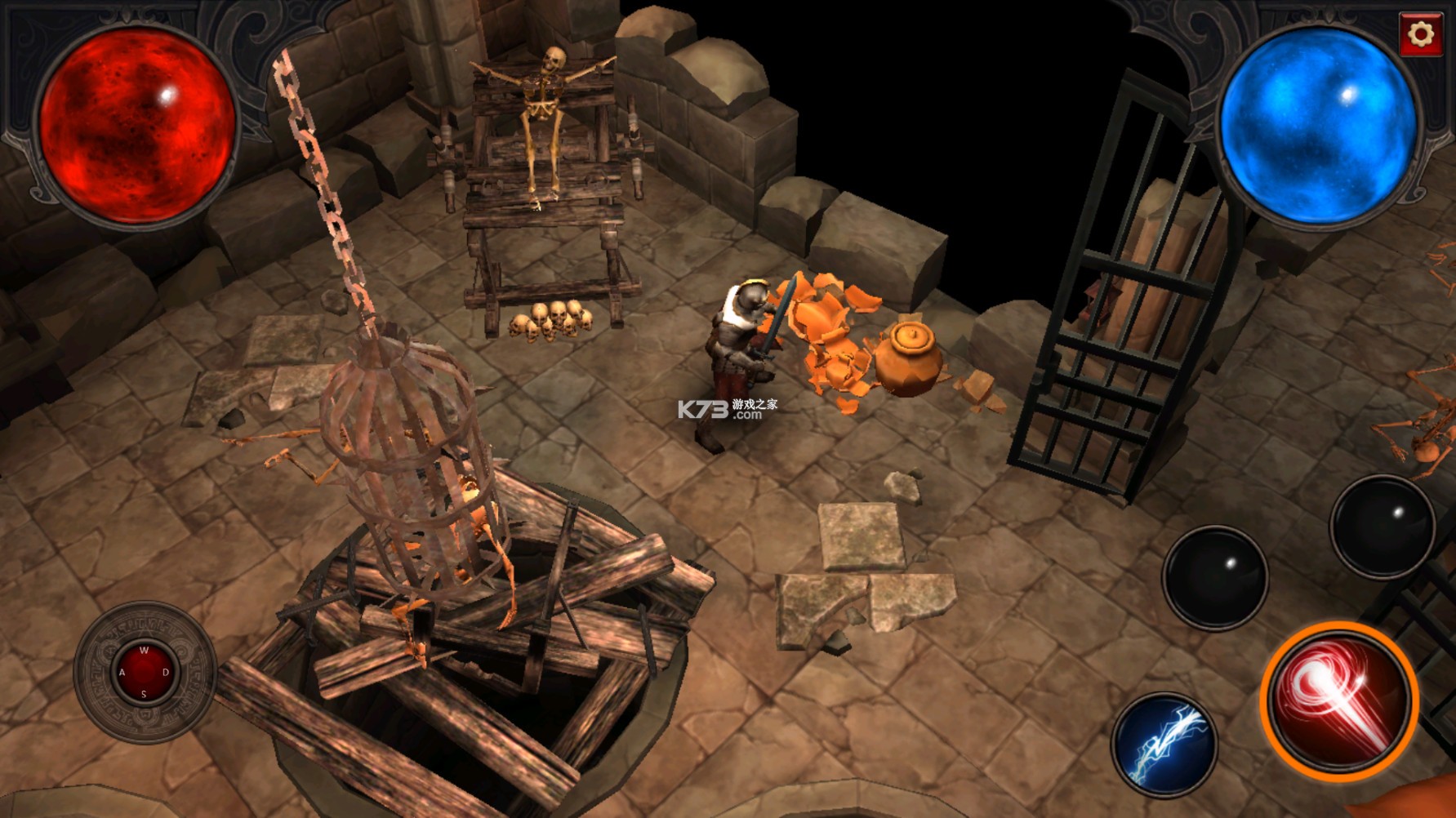Open settings with the gear button
The height and width of the screenshot is (818, 1456).
click(1421, 34)
